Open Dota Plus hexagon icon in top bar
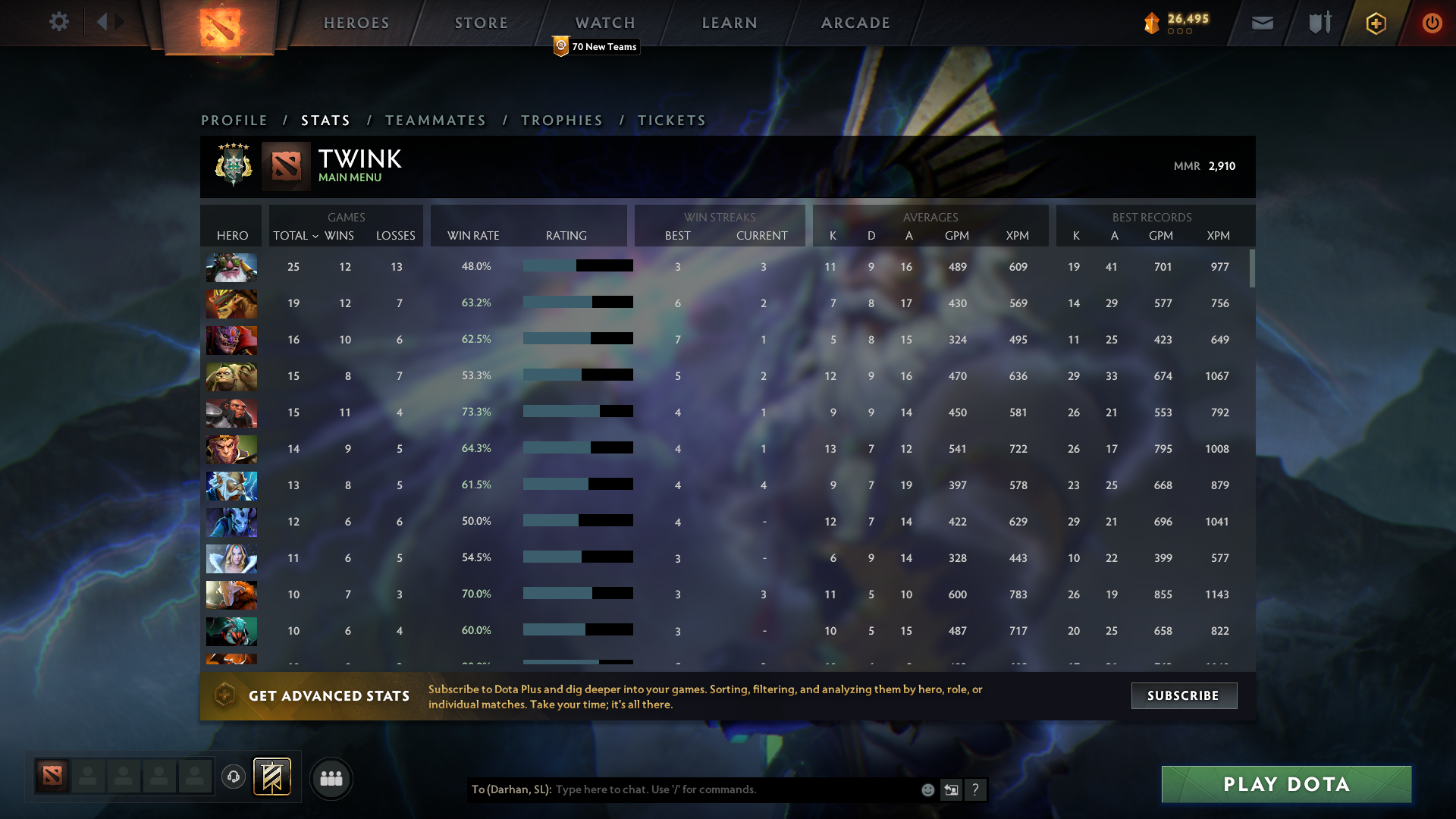Viewport: 1456px width, 819px height. click(x=1375, y=23)
